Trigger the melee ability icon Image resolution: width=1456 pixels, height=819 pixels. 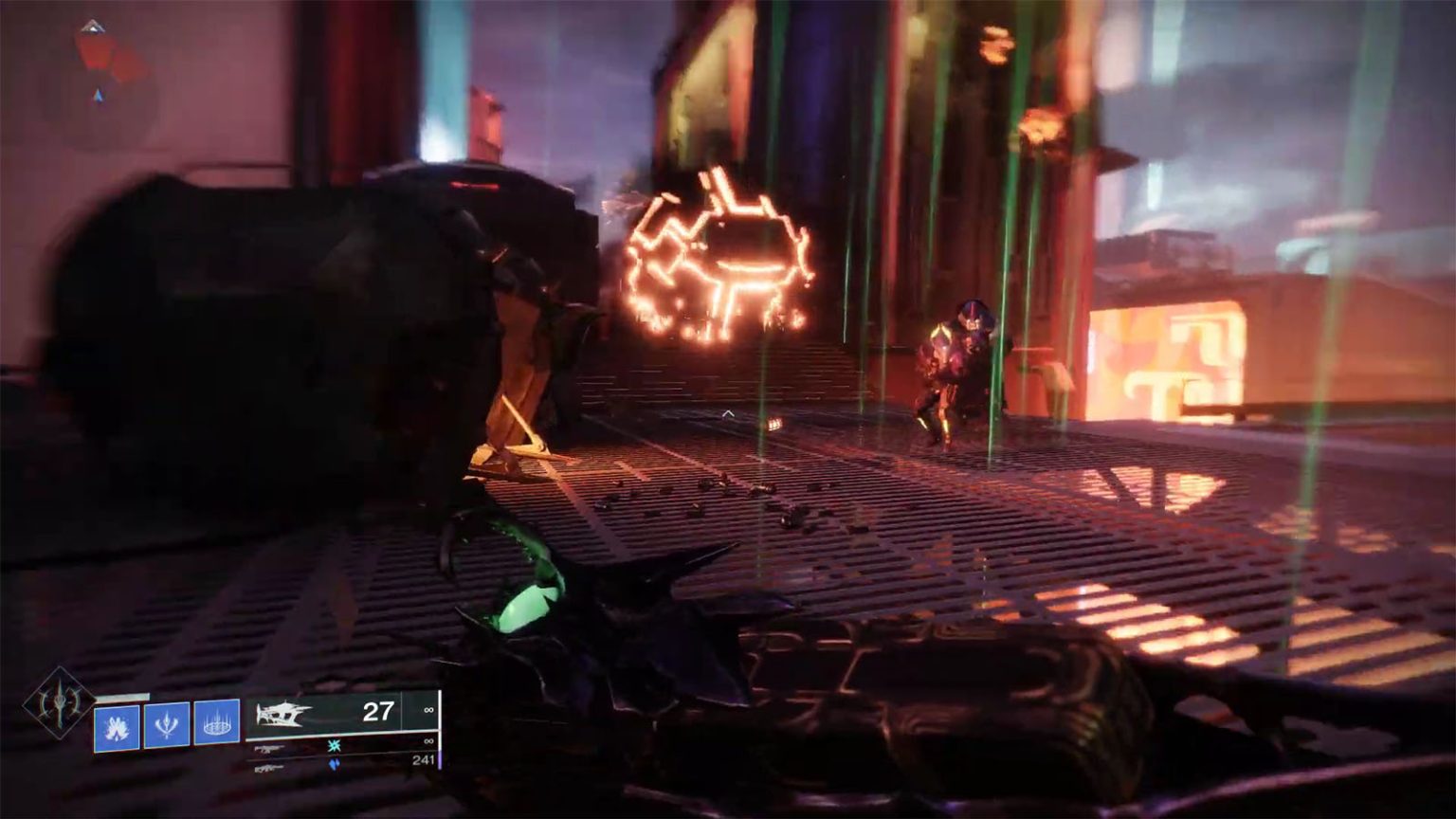(167, 725)
